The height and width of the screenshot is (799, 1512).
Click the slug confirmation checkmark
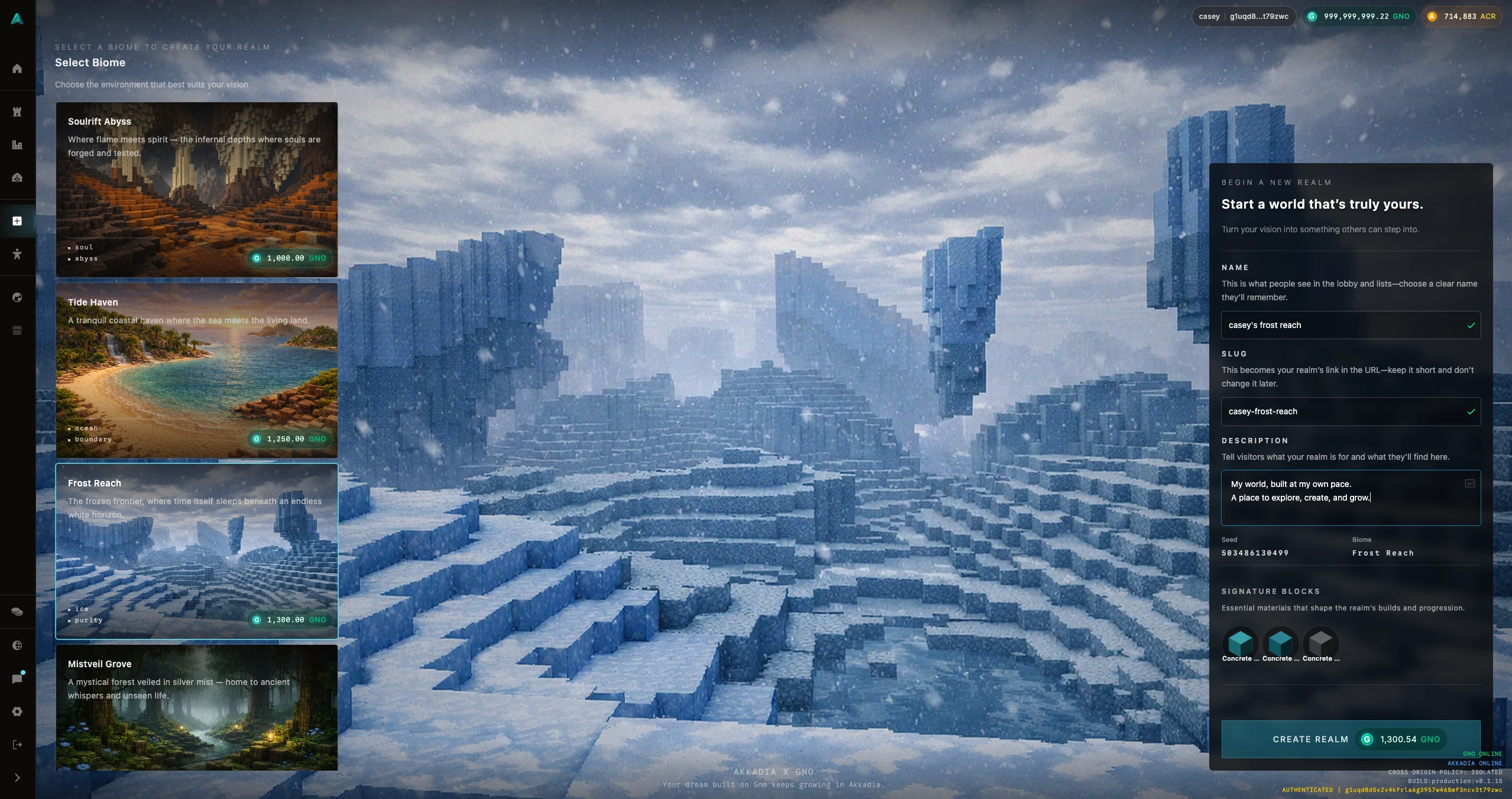click(1471, 412)
